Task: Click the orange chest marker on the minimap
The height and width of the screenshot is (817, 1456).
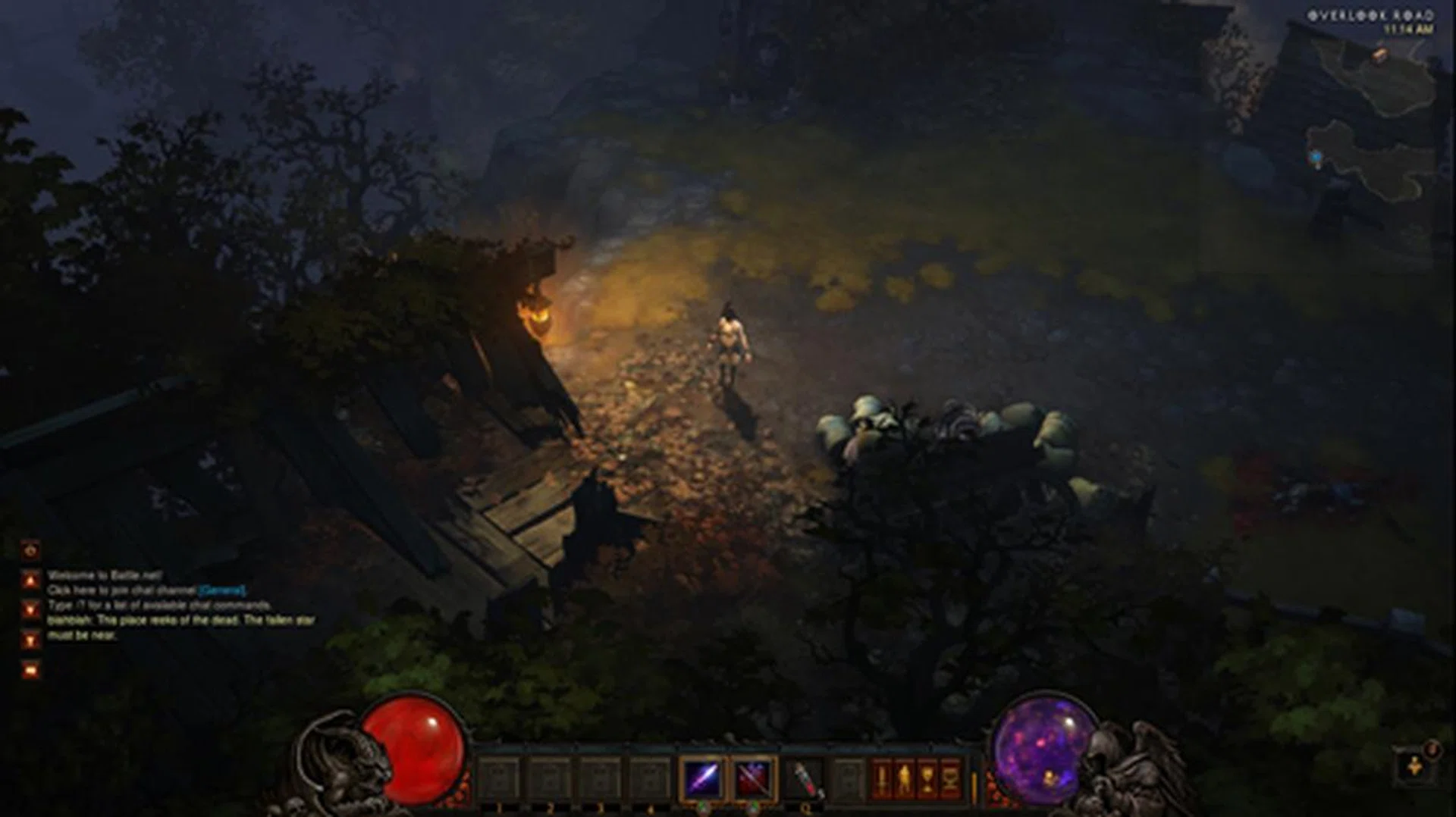Action: coord(1380,54)
